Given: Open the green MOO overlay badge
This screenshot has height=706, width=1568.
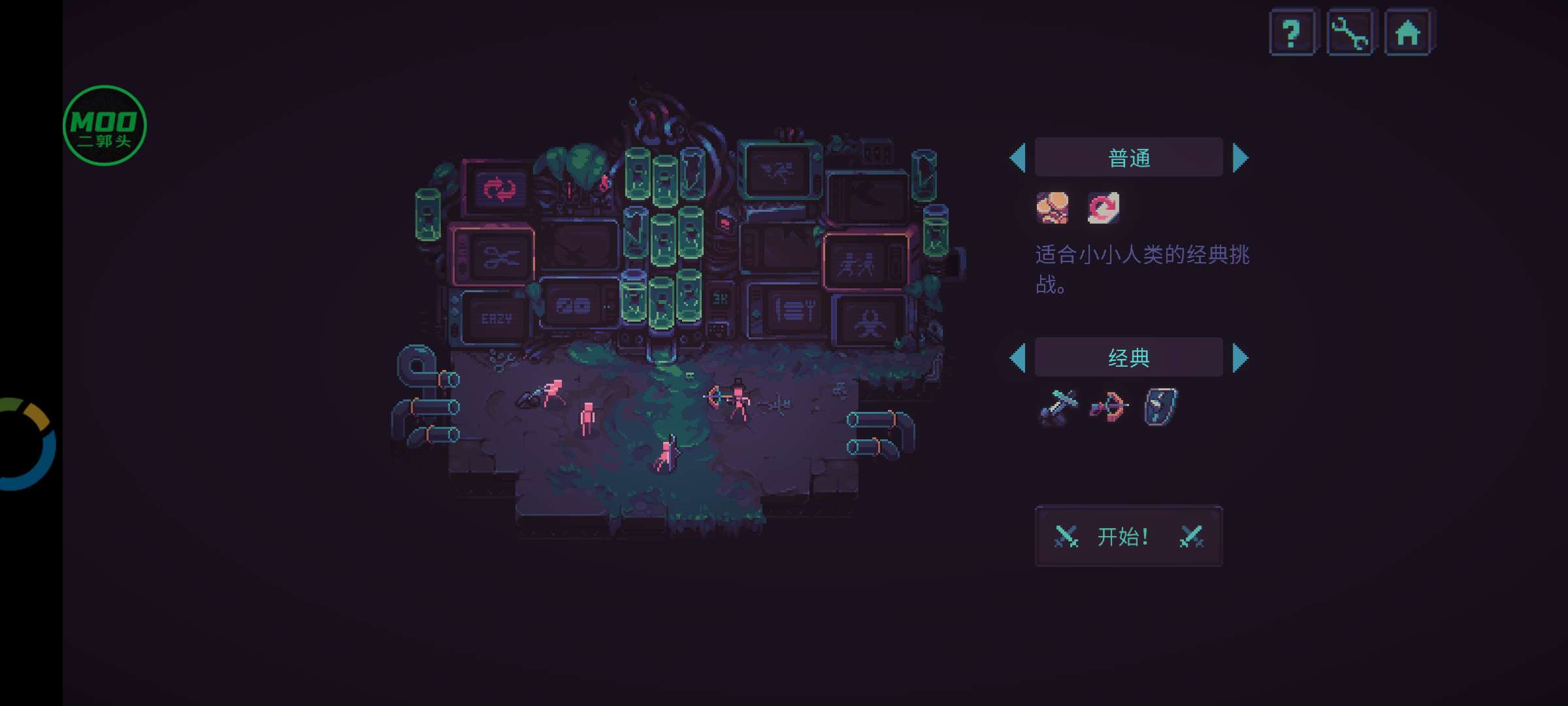Looking at the screenshot, I should (105, 126).
